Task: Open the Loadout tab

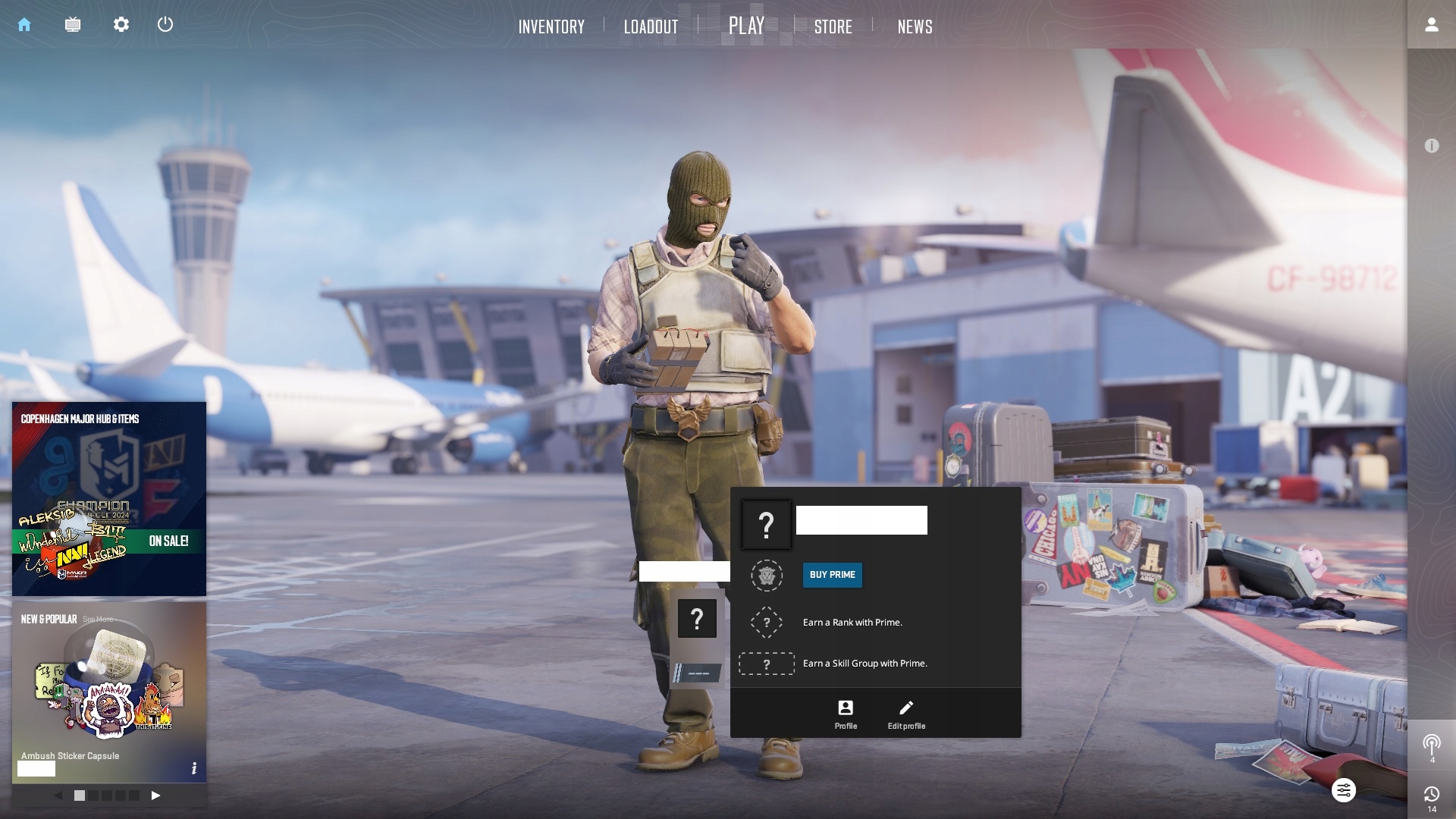Action: click(651, 27)
